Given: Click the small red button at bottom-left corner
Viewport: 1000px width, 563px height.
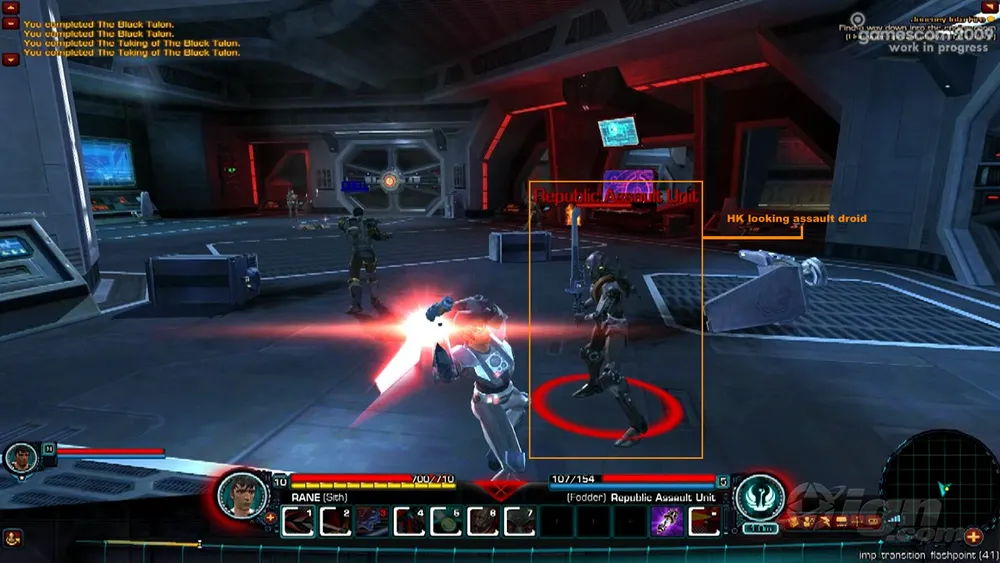Looking at the screenshot, I should (13, 538).
